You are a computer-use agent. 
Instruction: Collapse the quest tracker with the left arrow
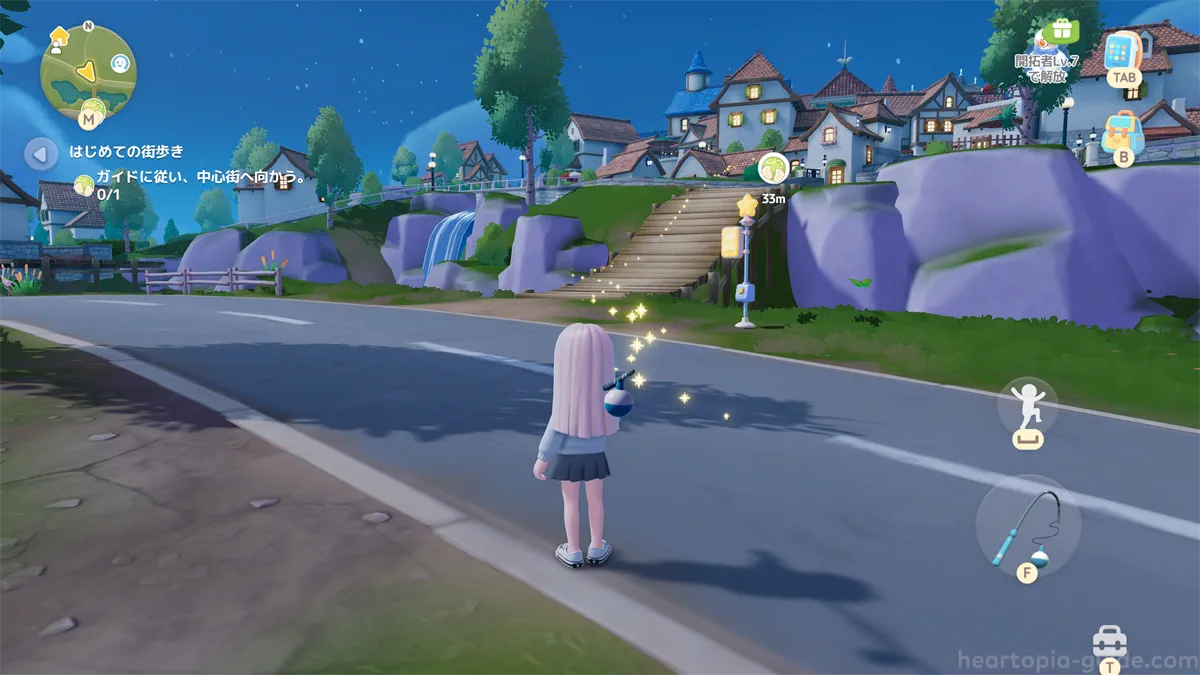(x=41, y=155)
